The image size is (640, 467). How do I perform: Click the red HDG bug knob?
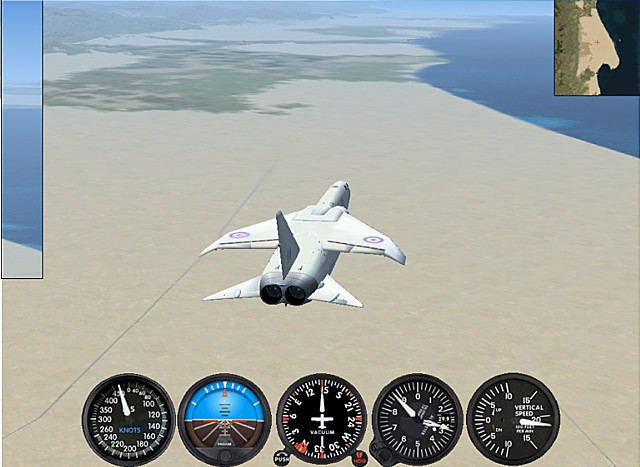point(359,458)
